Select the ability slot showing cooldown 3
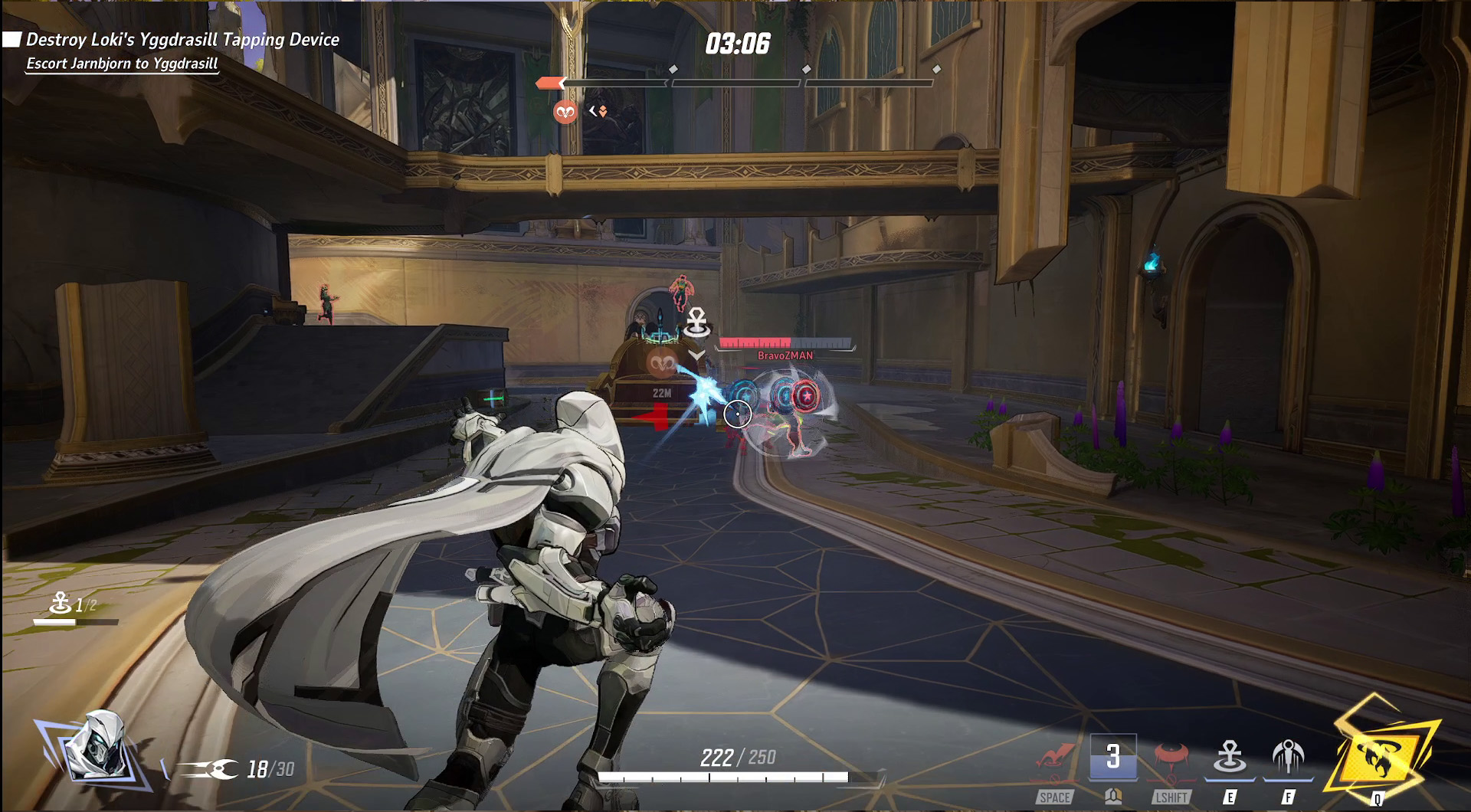1471x812 pixels. click(x=1113, y=758)
